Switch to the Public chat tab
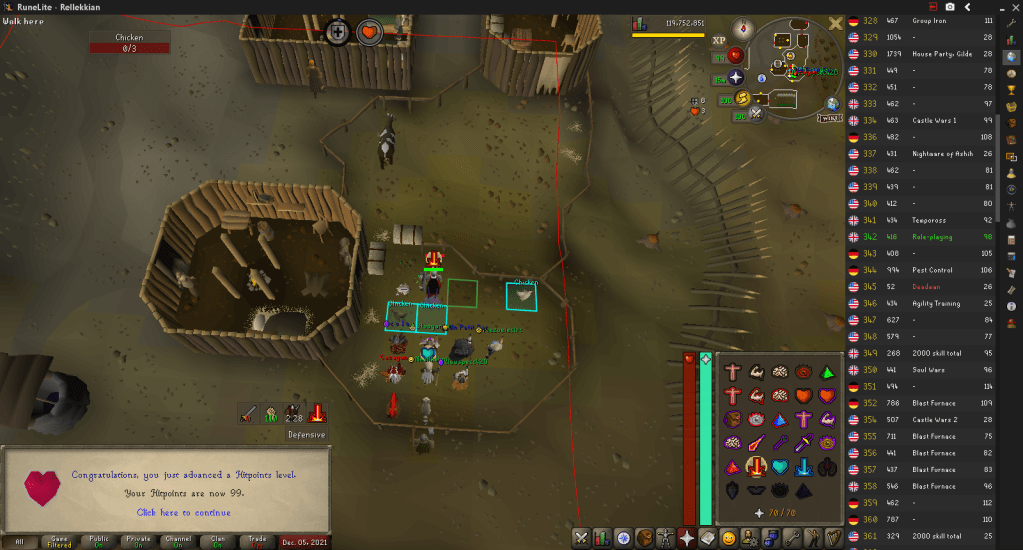Image resolution: width=1023 pixels, height=550 pixels. 98,540
